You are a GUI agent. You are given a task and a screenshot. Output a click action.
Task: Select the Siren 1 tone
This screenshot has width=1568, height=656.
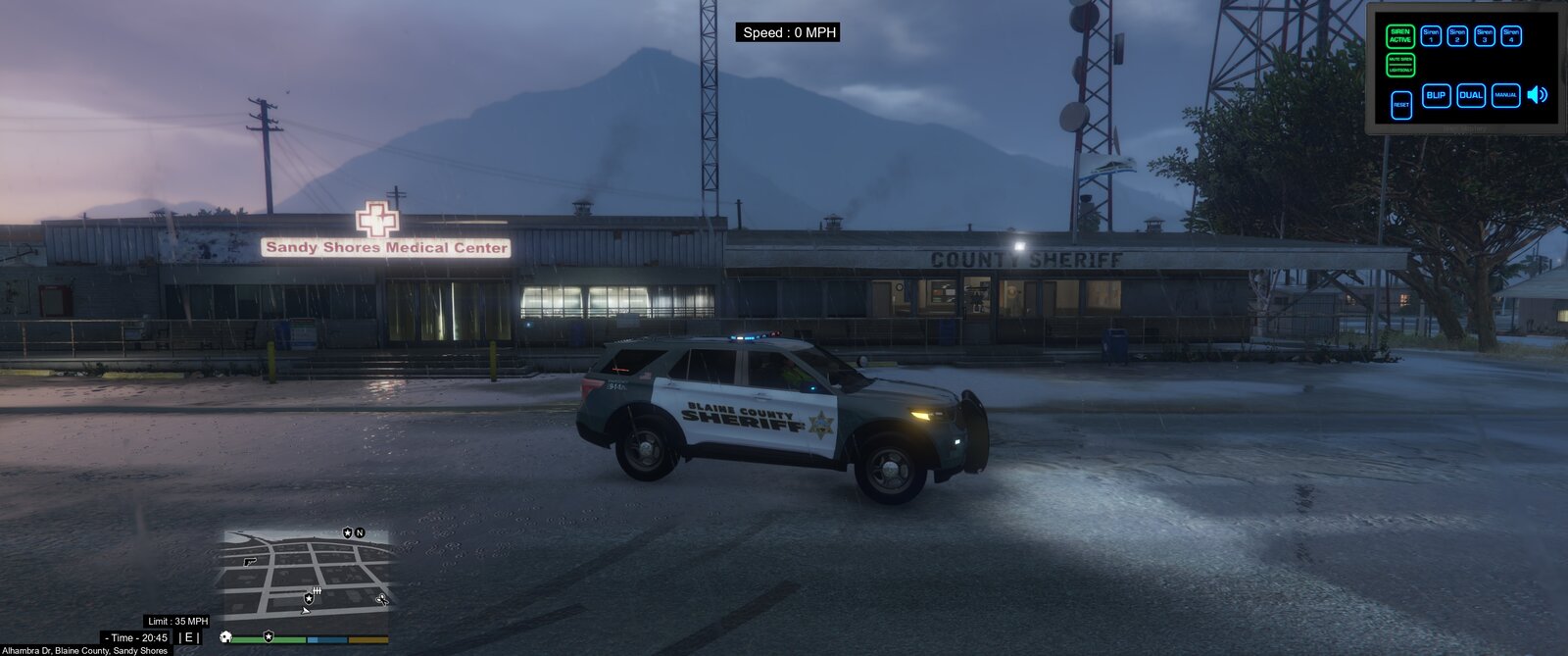[1431, 36]
